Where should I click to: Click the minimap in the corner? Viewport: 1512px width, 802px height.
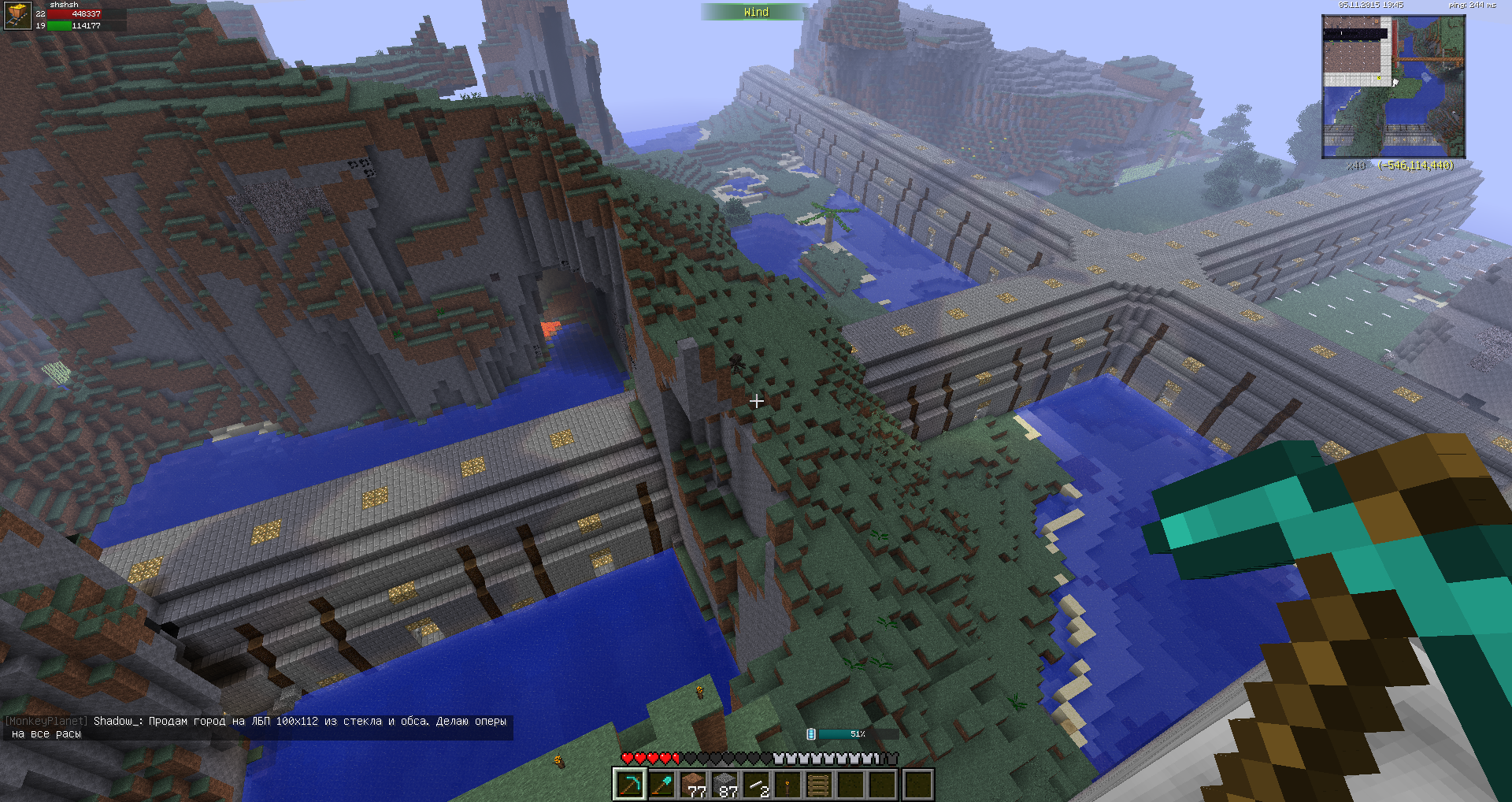pos(1393,87)
